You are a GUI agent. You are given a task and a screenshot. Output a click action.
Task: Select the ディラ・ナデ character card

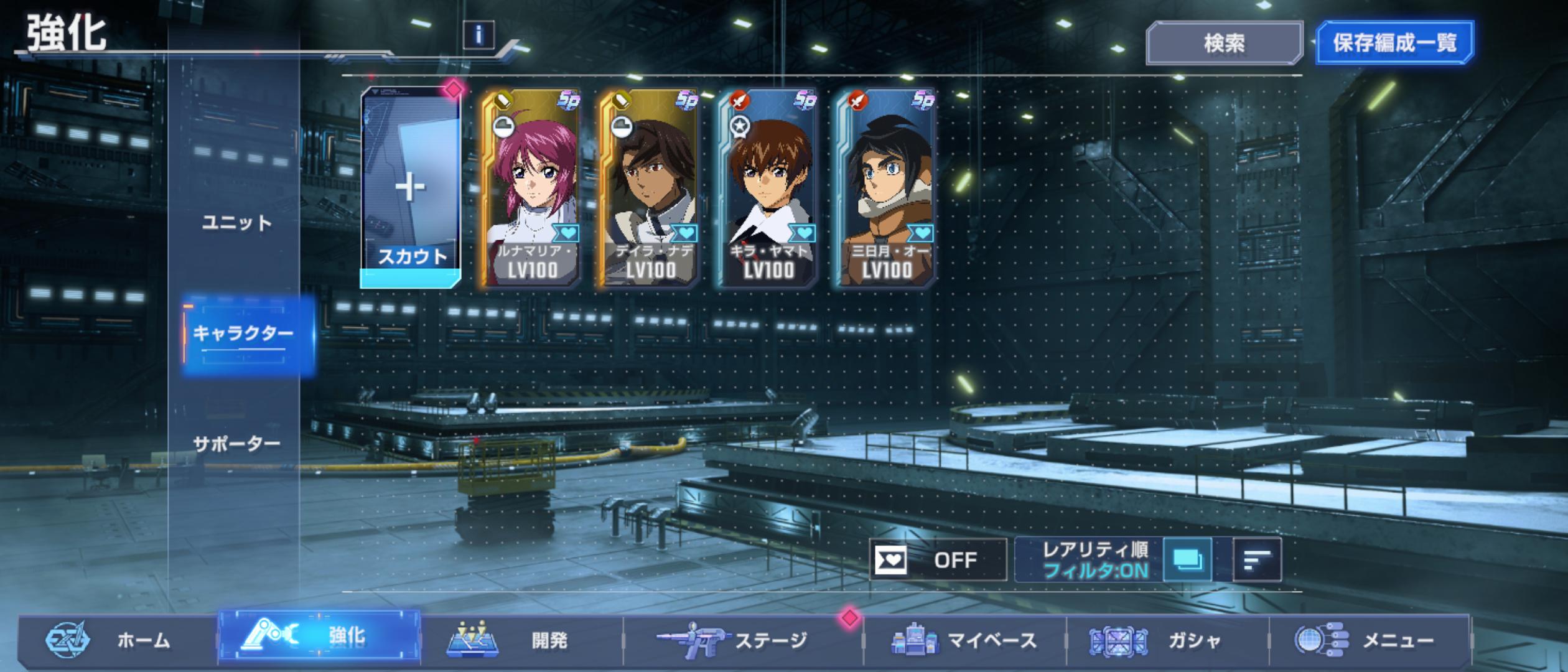click(649, 188)
